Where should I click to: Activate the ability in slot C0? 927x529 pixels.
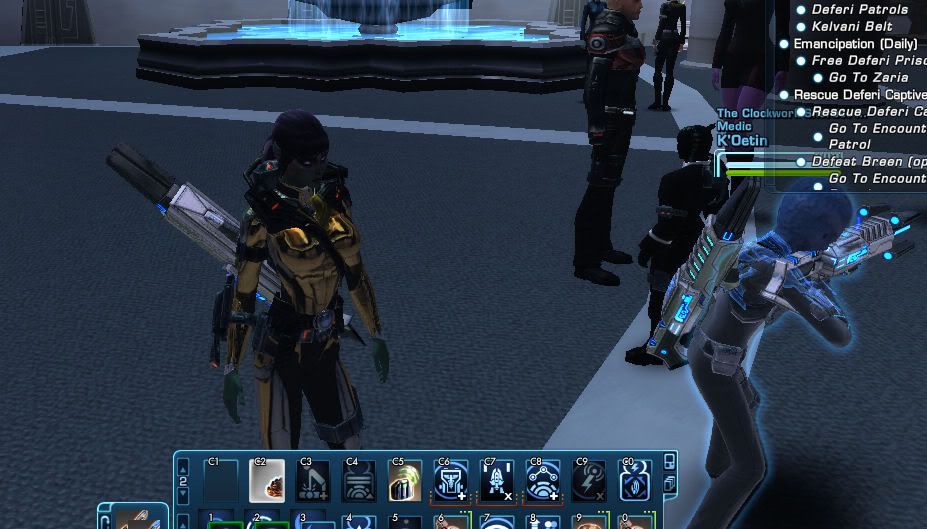635,481
